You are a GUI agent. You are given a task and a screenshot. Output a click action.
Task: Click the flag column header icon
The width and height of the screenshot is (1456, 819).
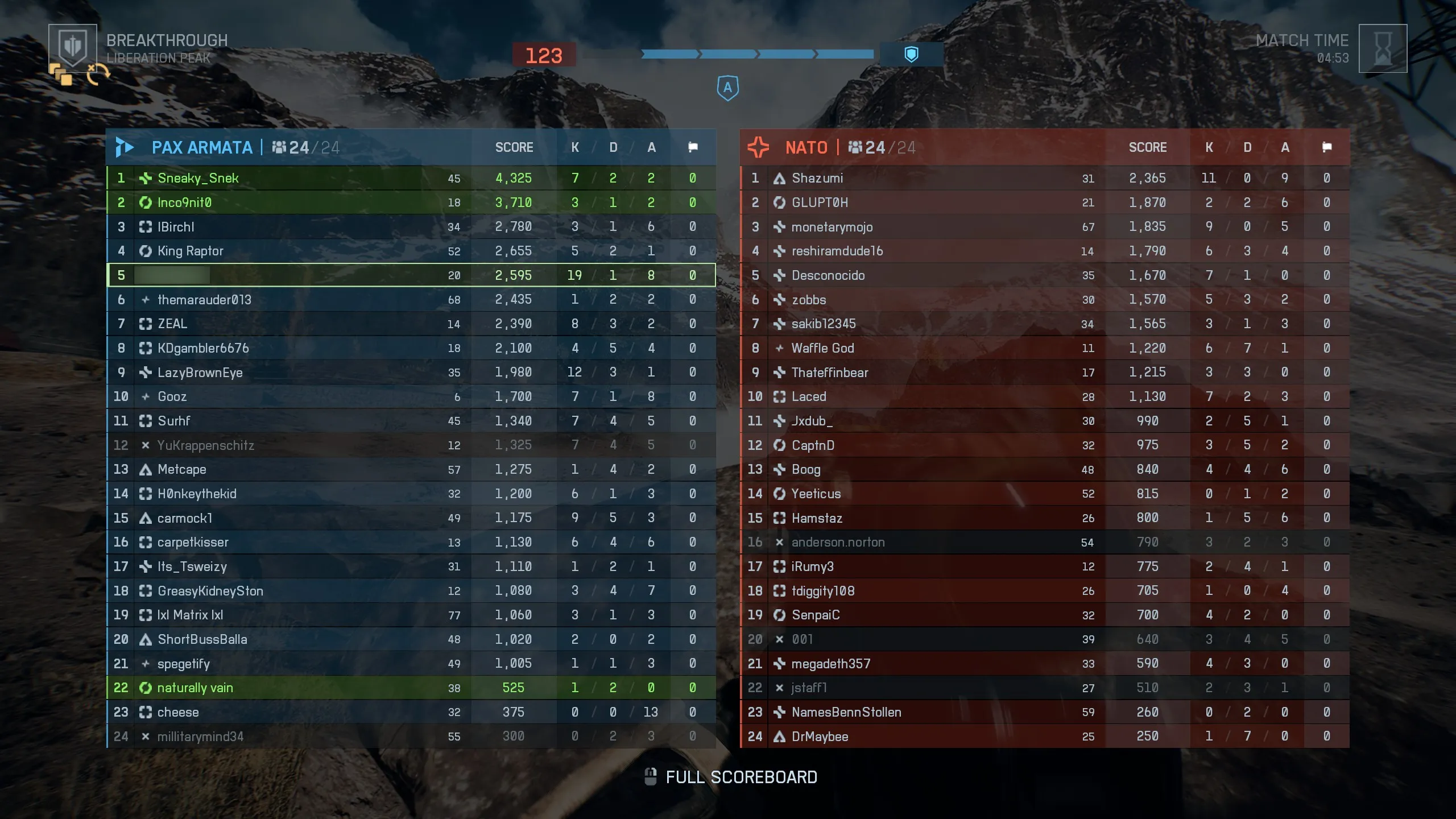693,147
